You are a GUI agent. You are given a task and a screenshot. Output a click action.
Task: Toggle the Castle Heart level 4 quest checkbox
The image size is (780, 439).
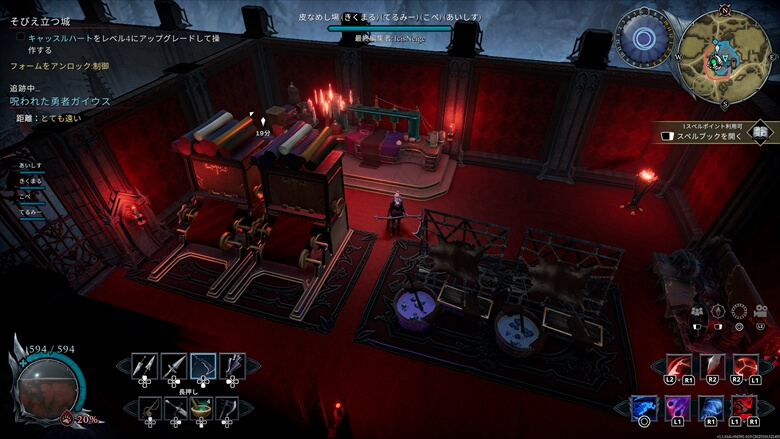pyautogui.click(x=20, y=36)
